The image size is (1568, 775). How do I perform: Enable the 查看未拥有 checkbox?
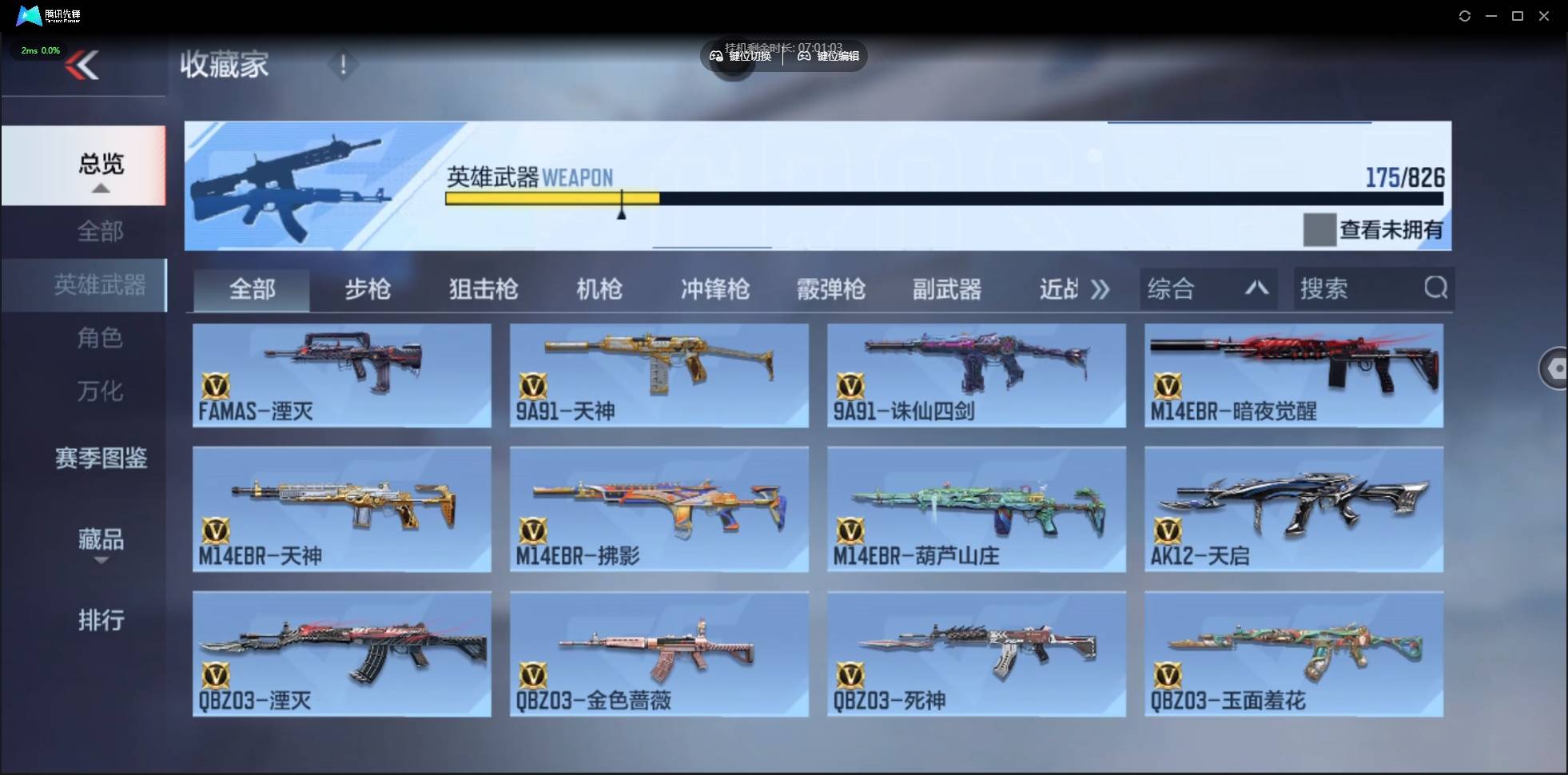click(x=1319, y=229)
